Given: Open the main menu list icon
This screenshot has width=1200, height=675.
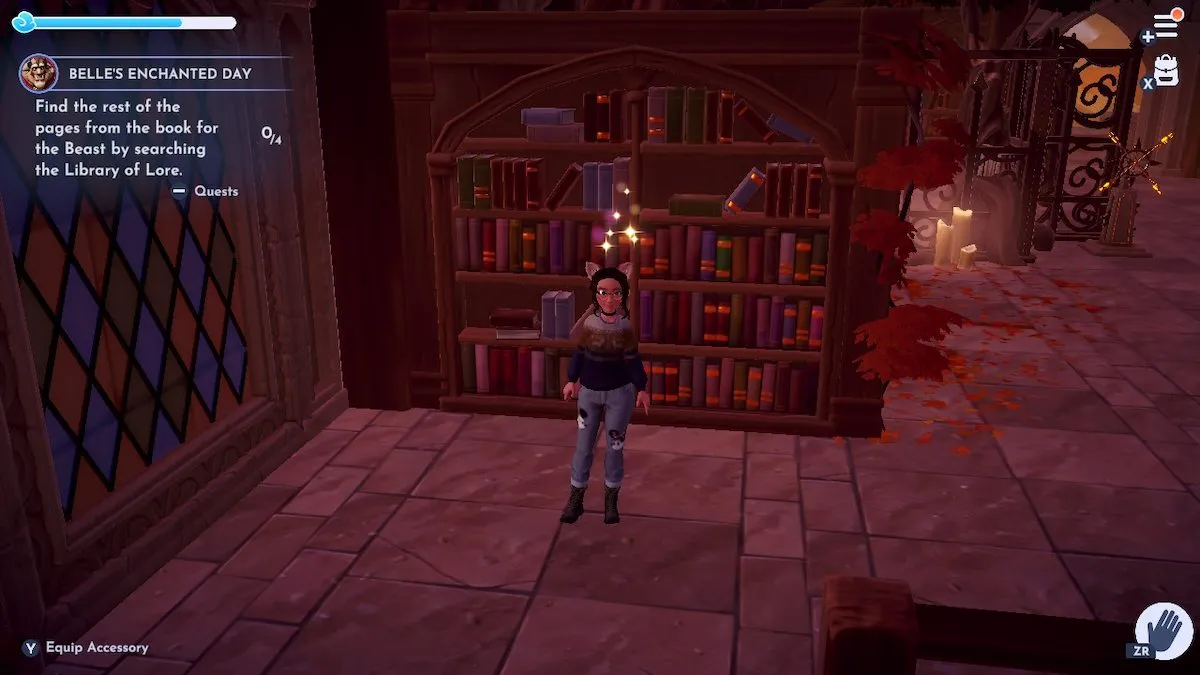Looking at the screenshot, I should [x=1166, y=25].
